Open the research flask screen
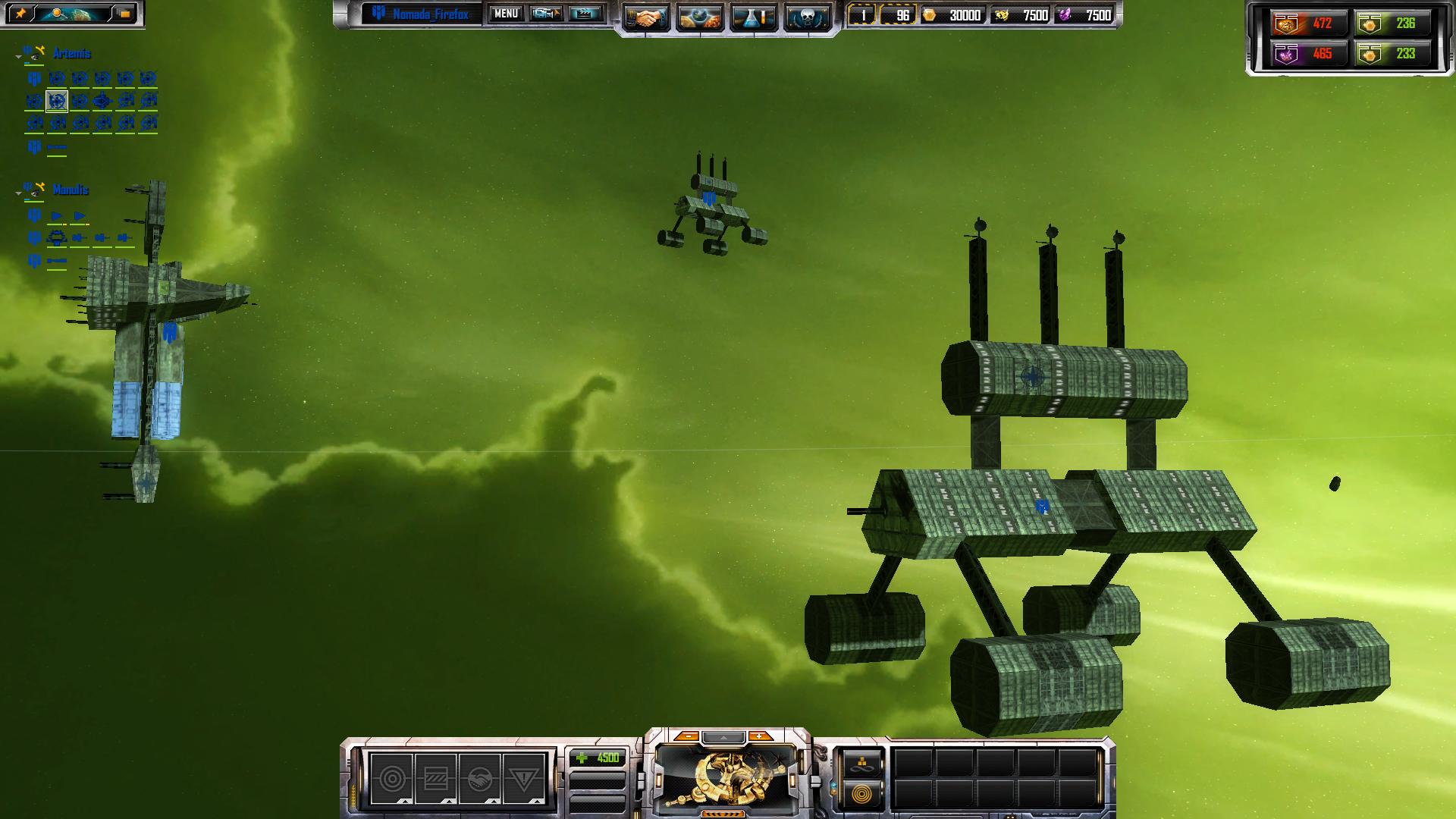The height and width of the screenshot is (819, 1456). click(x=752, y=17)
